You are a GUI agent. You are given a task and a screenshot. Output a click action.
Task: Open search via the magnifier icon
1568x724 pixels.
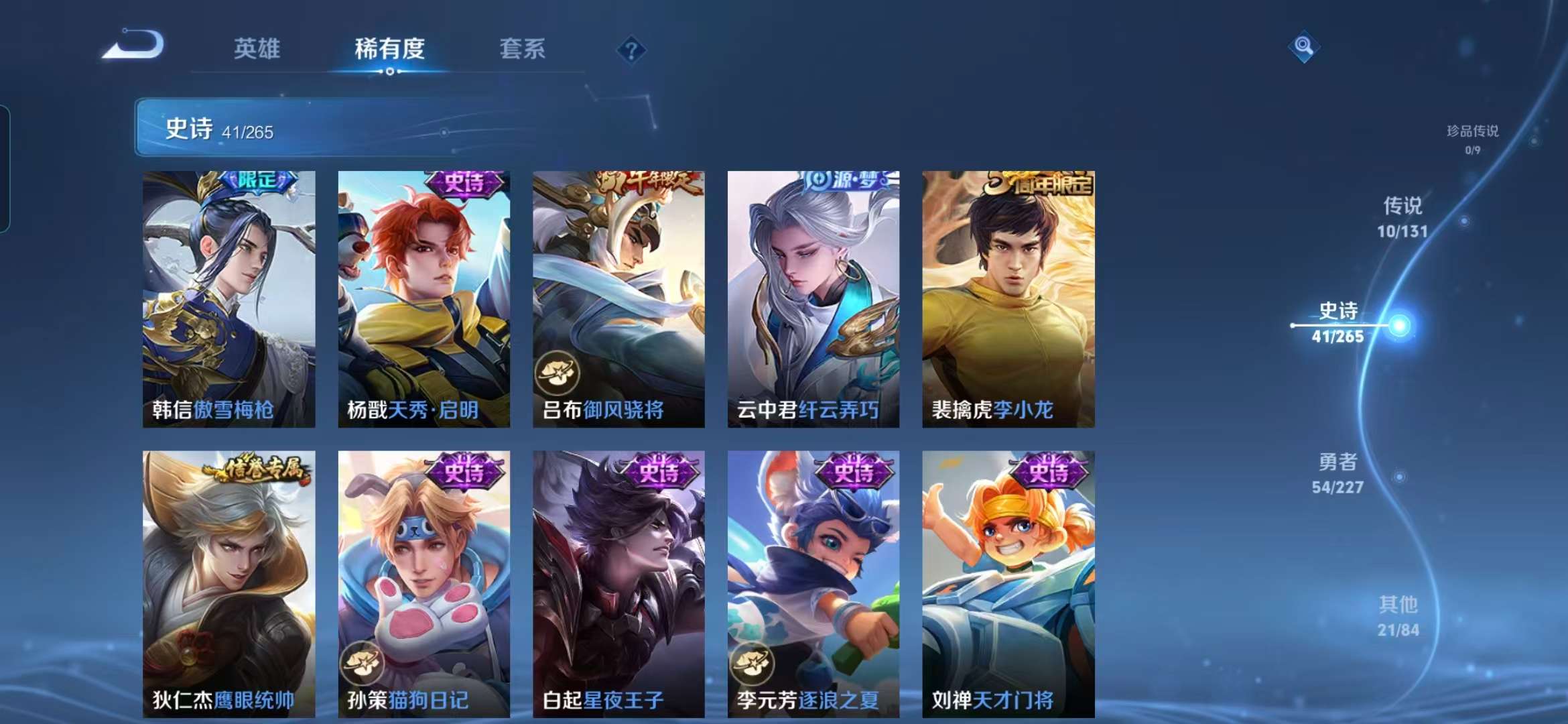point(1303,47)
